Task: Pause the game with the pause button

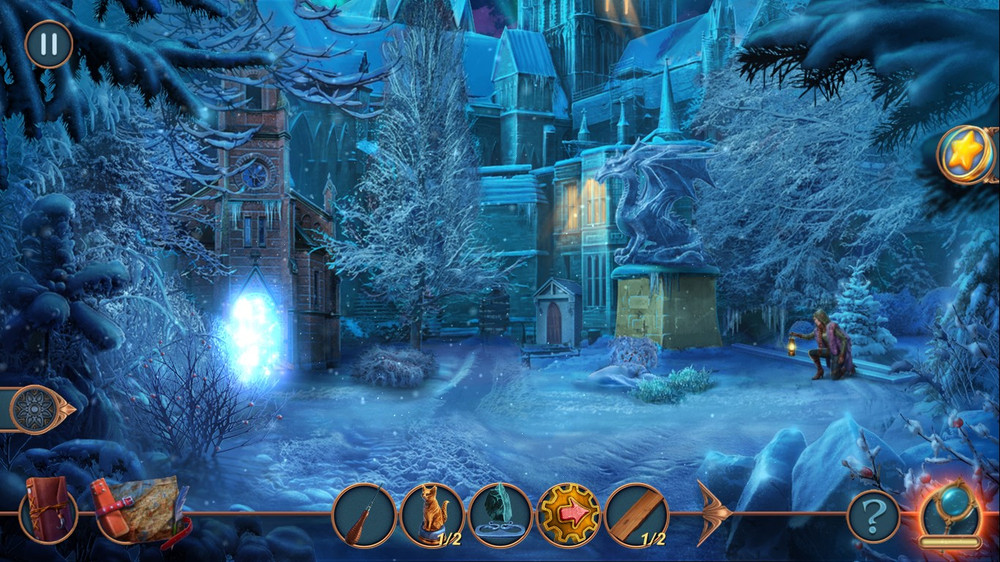Action: [x=48, y=44]
